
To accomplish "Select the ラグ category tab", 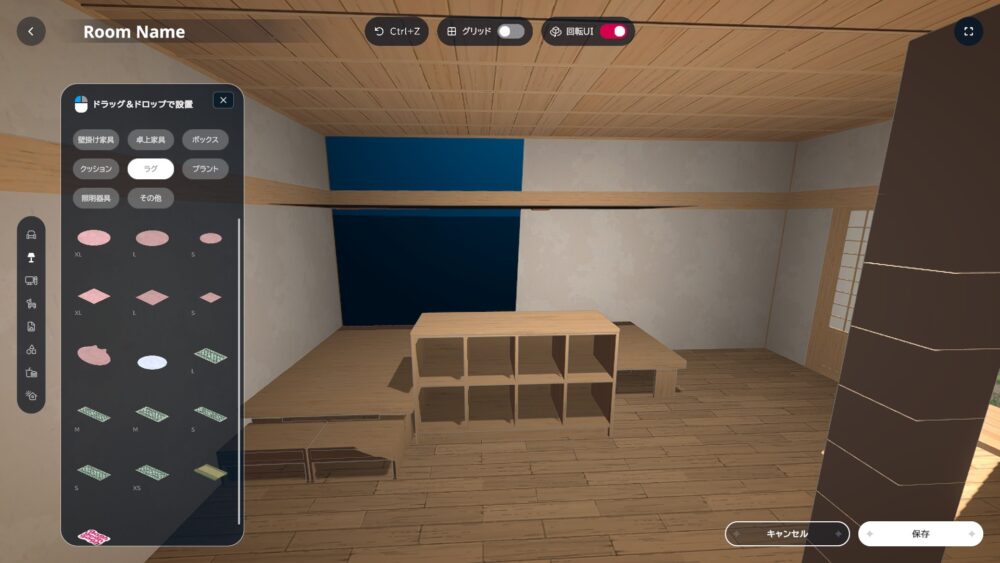I will [x=151, y=169].
